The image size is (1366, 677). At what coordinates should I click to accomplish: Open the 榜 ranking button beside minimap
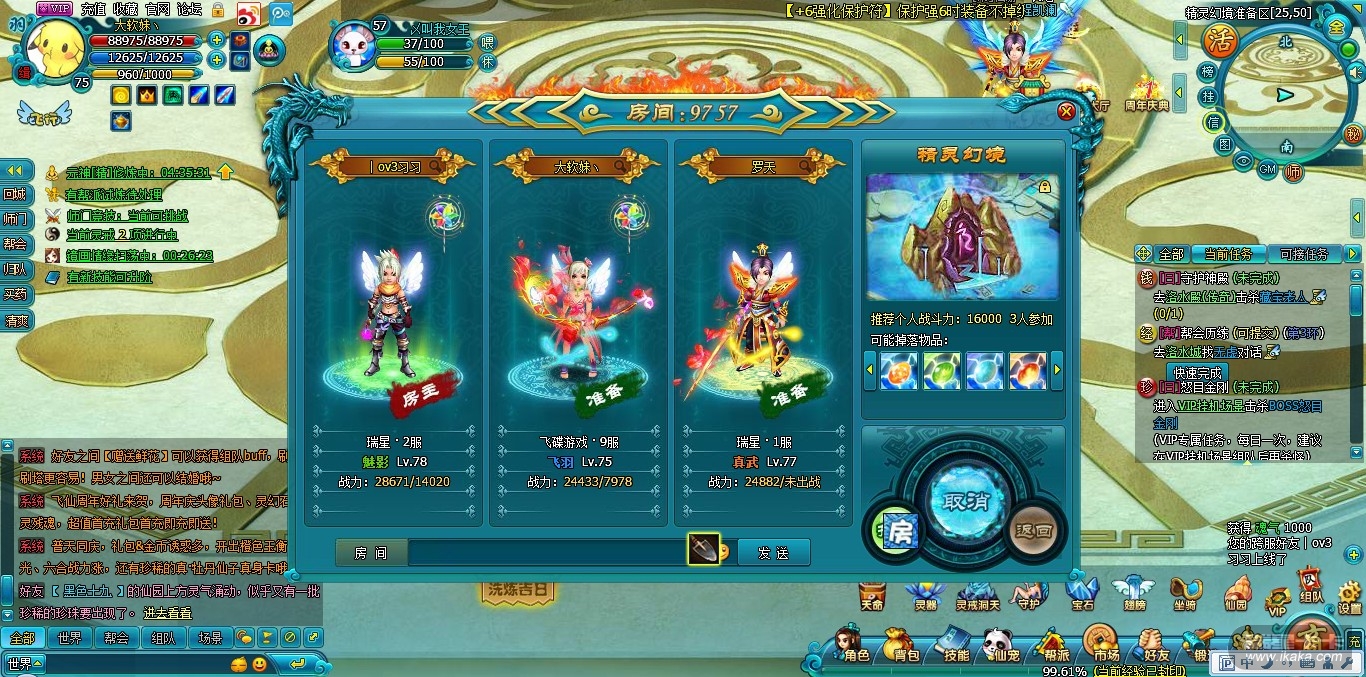click(x=1209, y=72)
